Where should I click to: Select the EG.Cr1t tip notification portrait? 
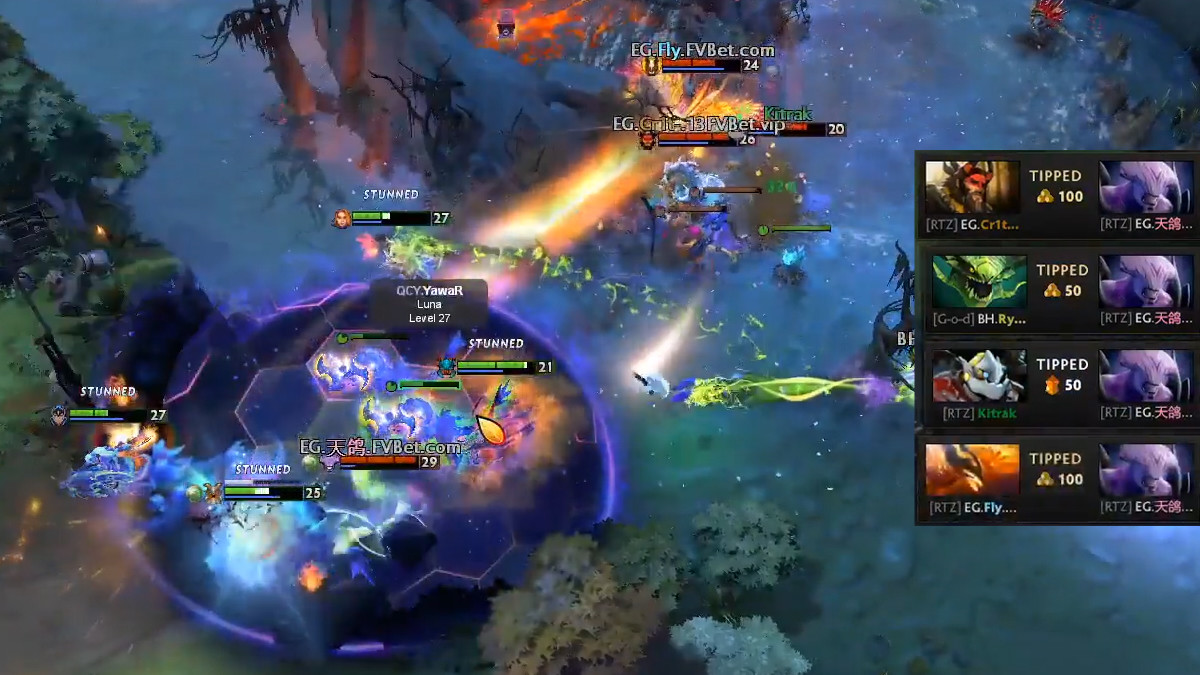(x=972, y=187)
